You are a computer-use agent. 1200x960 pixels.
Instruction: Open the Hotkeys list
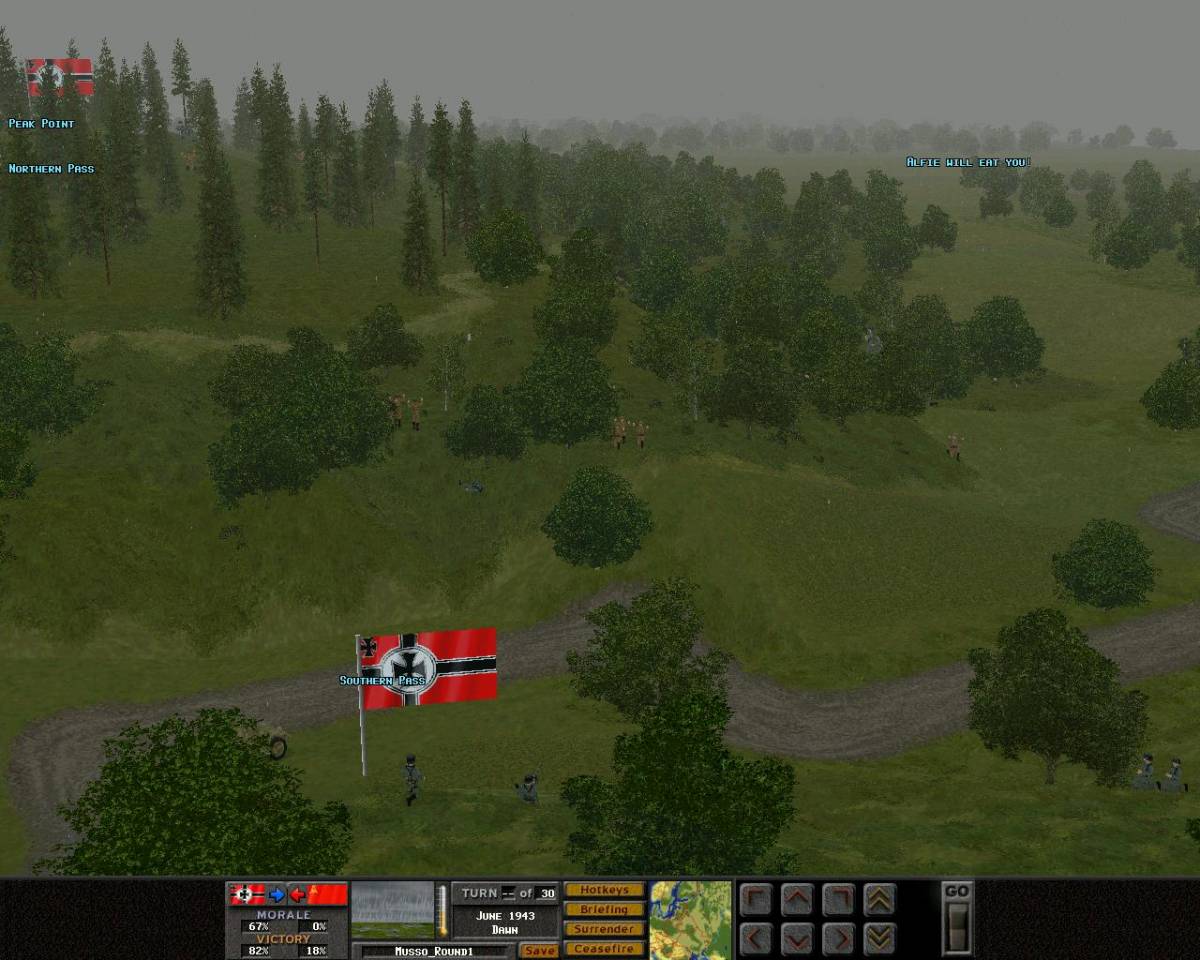(604, 890)
